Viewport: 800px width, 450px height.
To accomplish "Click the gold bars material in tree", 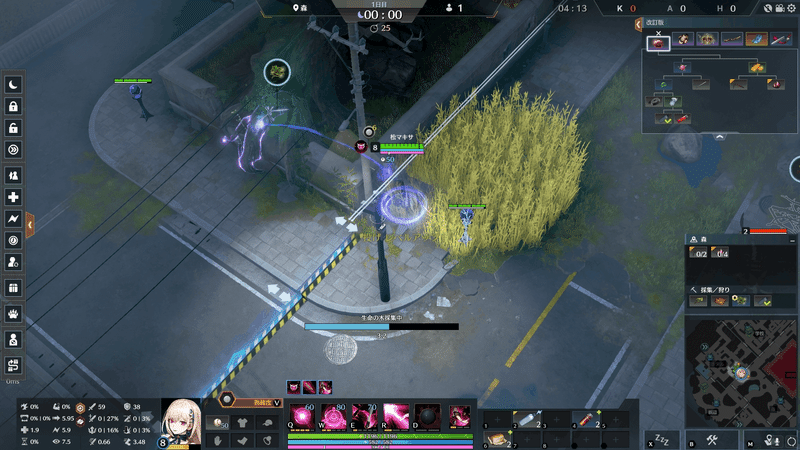I will tap(759, 67).
